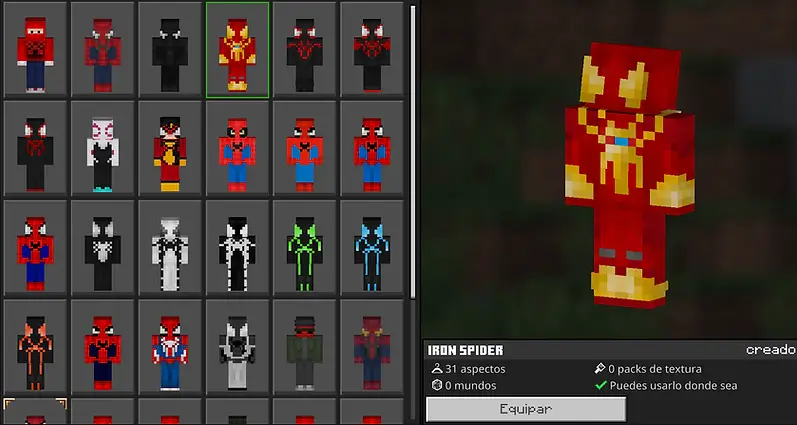Equip the skin with the Equipar button
This screenshot has height=425, width=797.
pyautogui.click(x=526, y=409)
